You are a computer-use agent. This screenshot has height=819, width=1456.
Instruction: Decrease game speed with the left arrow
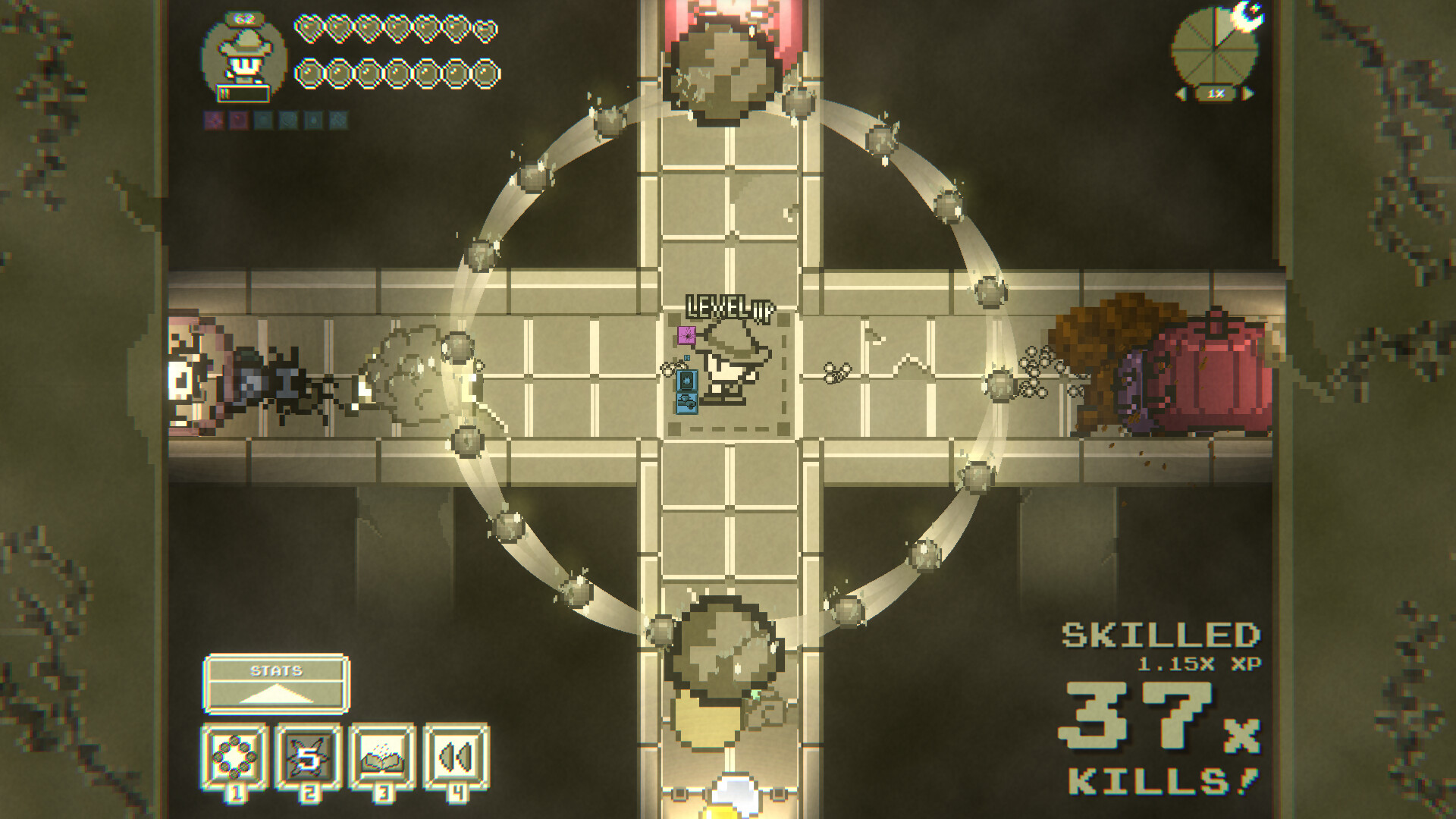click(x=1181, y=93)
